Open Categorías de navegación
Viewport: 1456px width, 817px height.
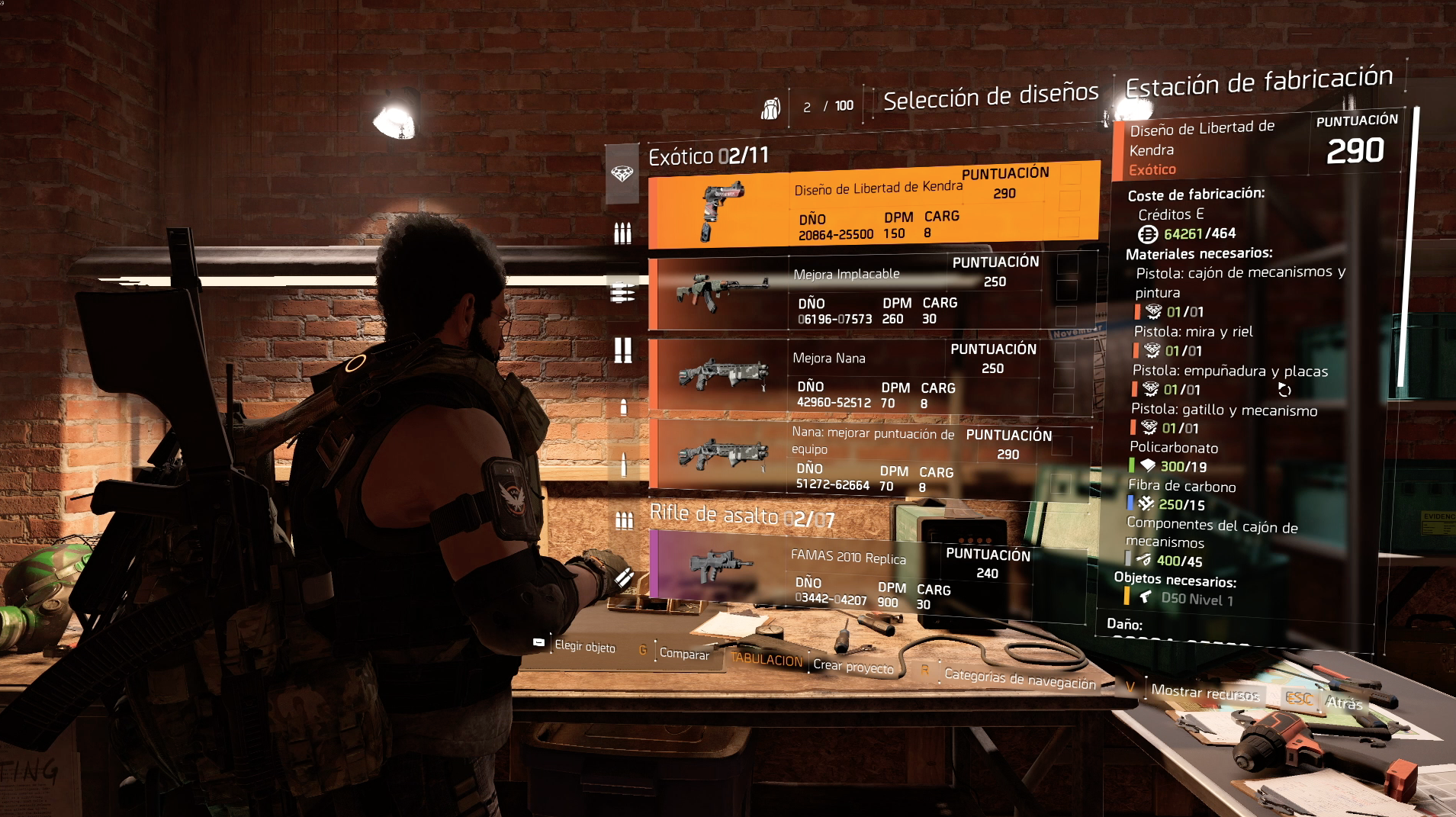1019,678
